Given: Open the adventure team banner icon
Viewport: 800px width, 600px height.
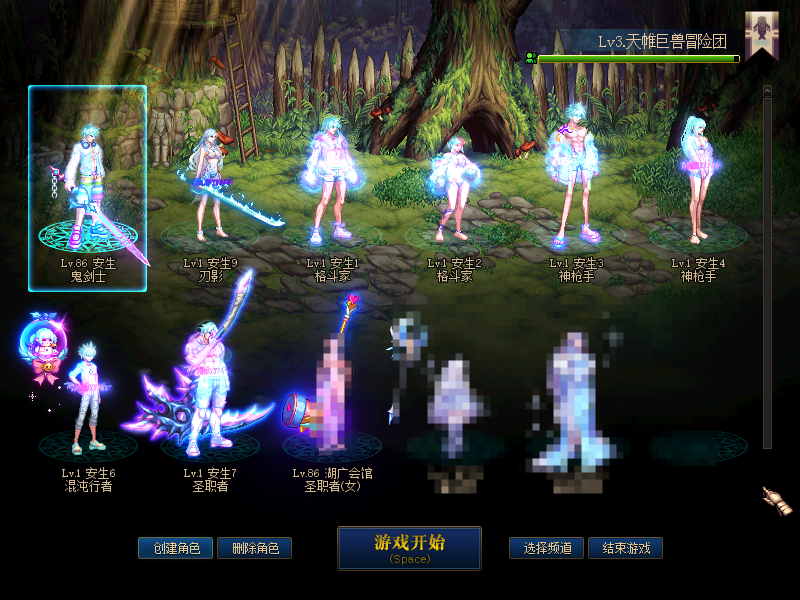Looking at the screenshot, I should point(762,34).
